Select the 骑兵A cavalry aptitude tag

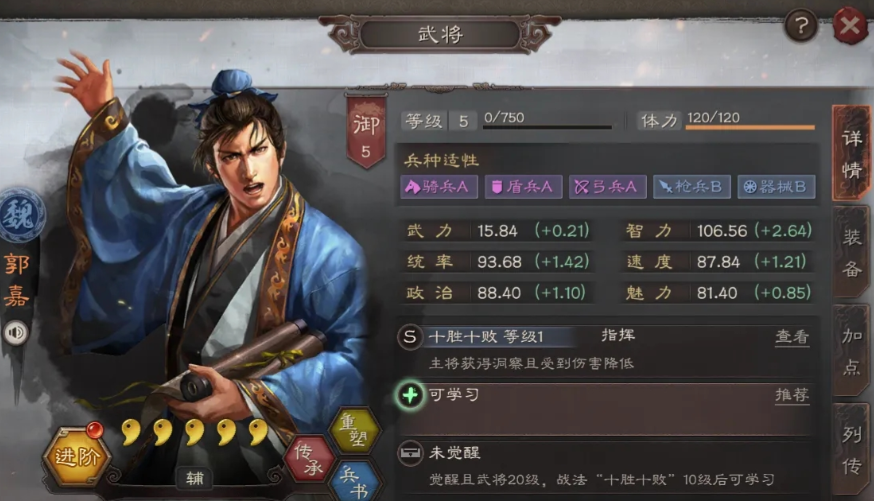click(440, 186)
